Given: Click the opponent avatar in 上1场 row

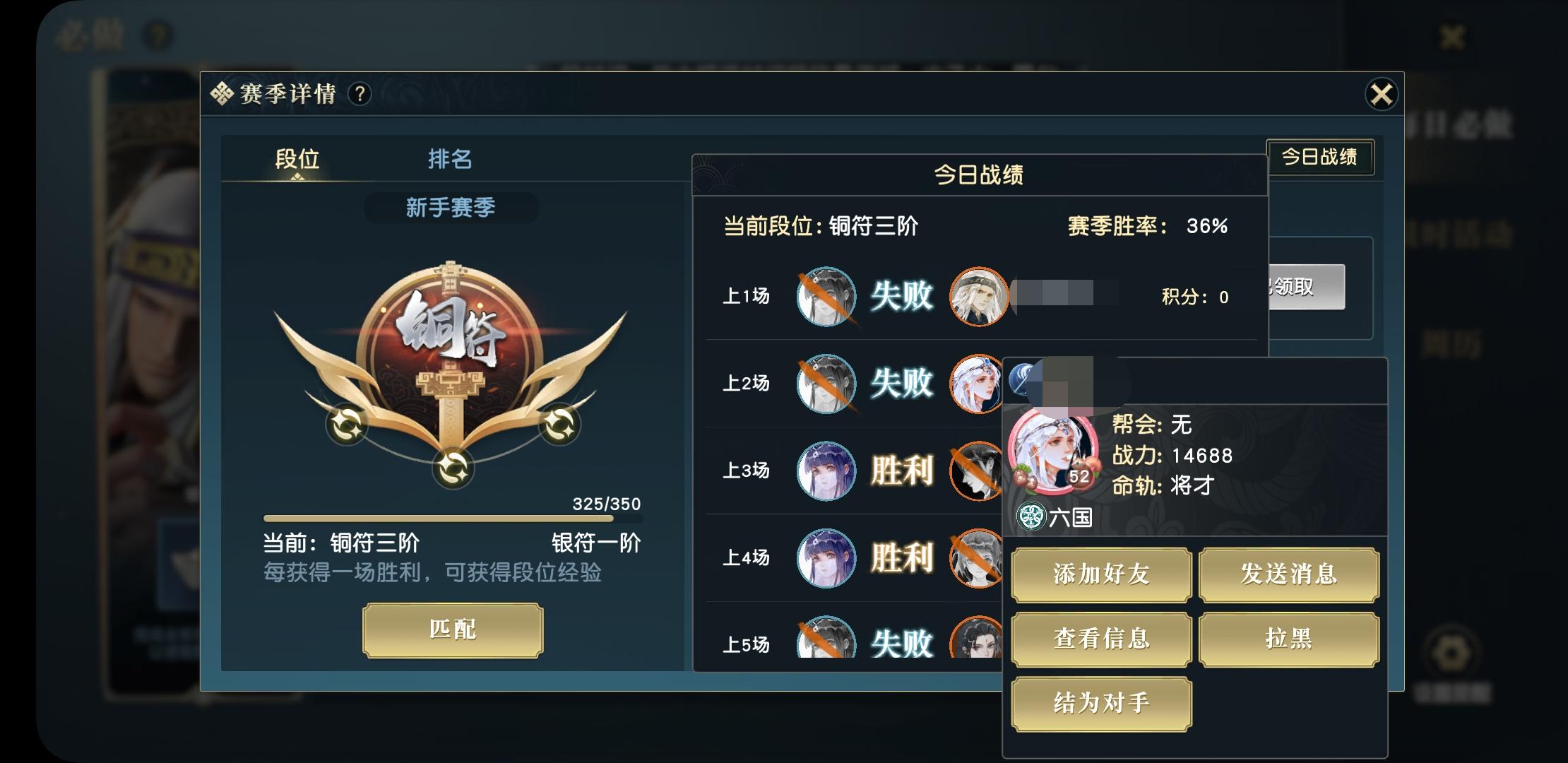Looking at the screenshot, I should coord(979,297).
